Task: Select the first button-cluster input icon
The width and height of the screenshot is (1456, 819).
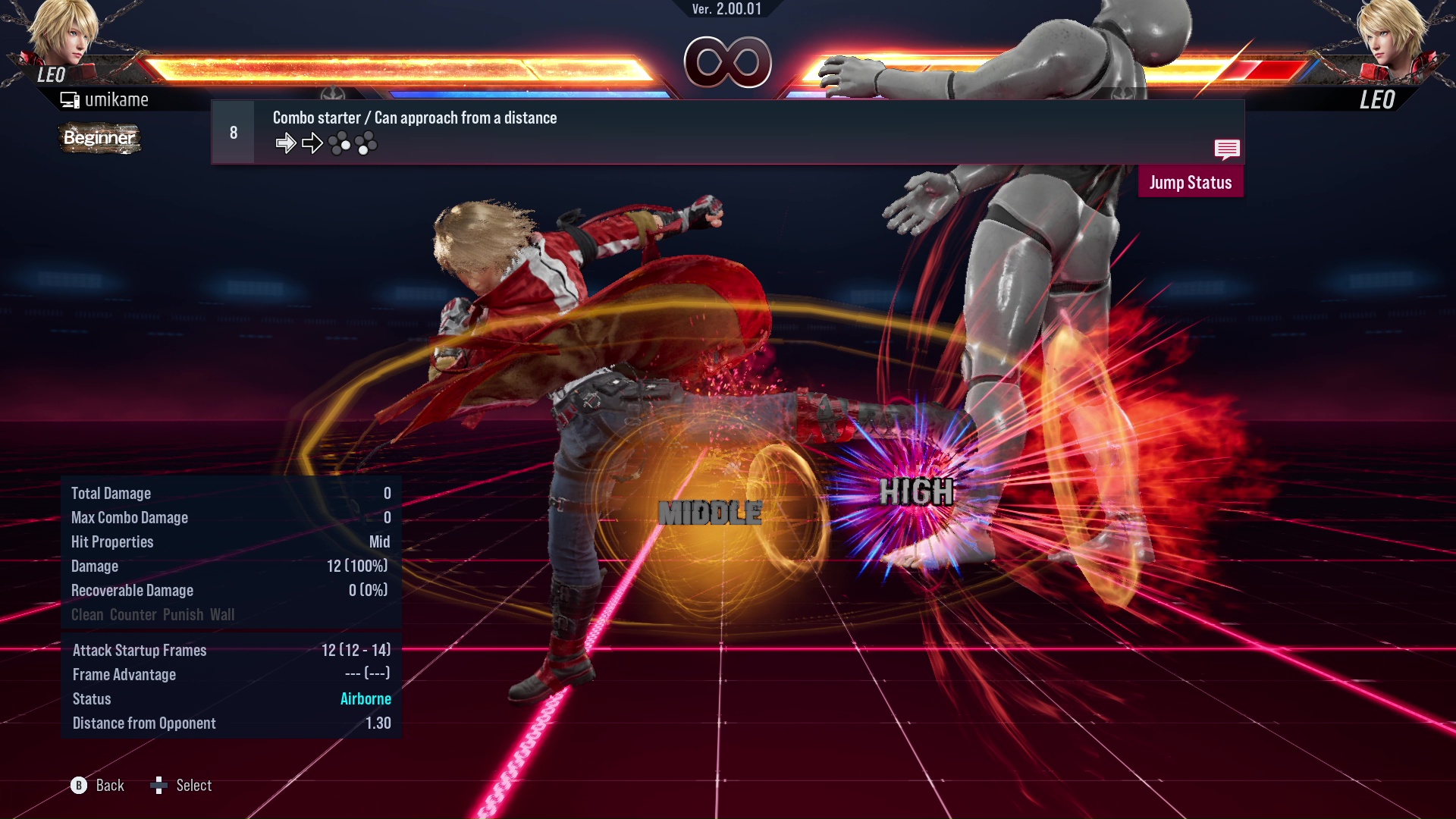Action: pos(340,143)
